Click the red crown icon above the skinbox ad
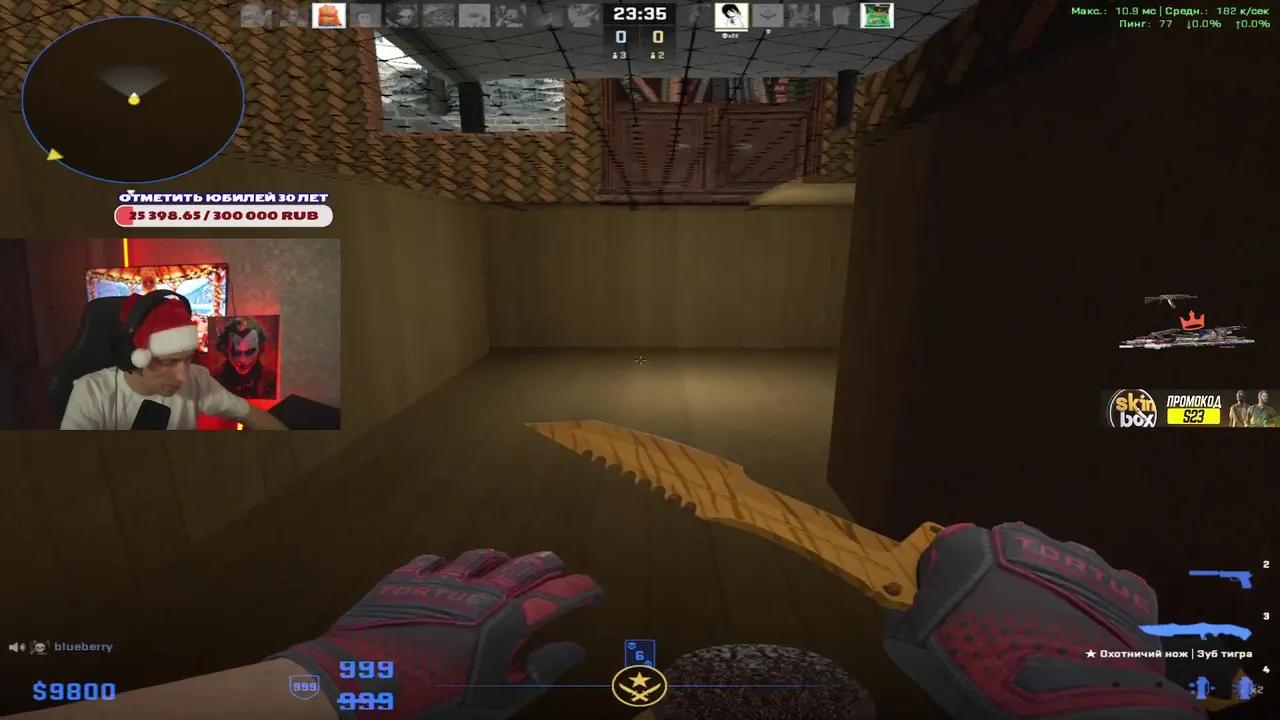Screen dimensions: 1280x720 [1192, 318]
